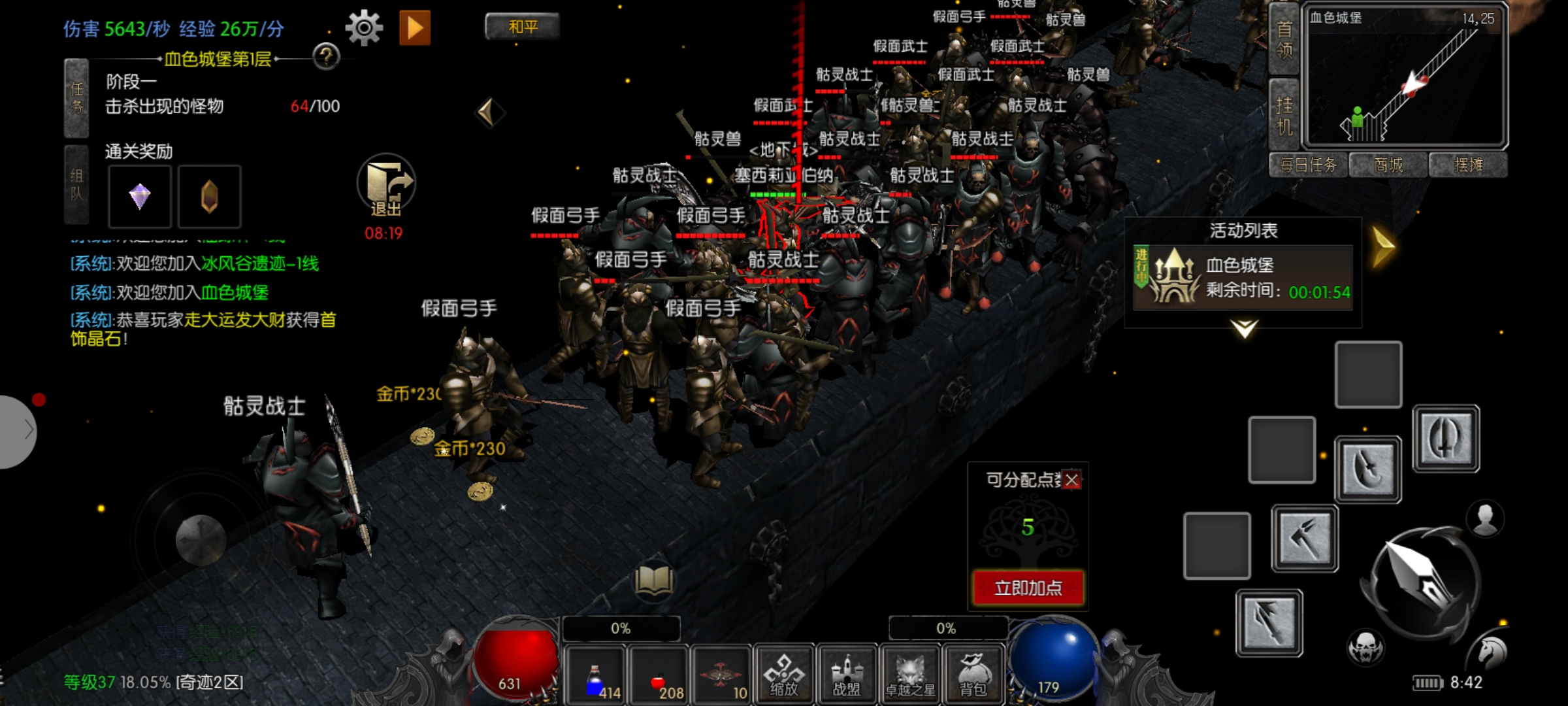Switch to the 任务 quest tab
This screenshot has width=1568, height=706.
pos(76,98)
